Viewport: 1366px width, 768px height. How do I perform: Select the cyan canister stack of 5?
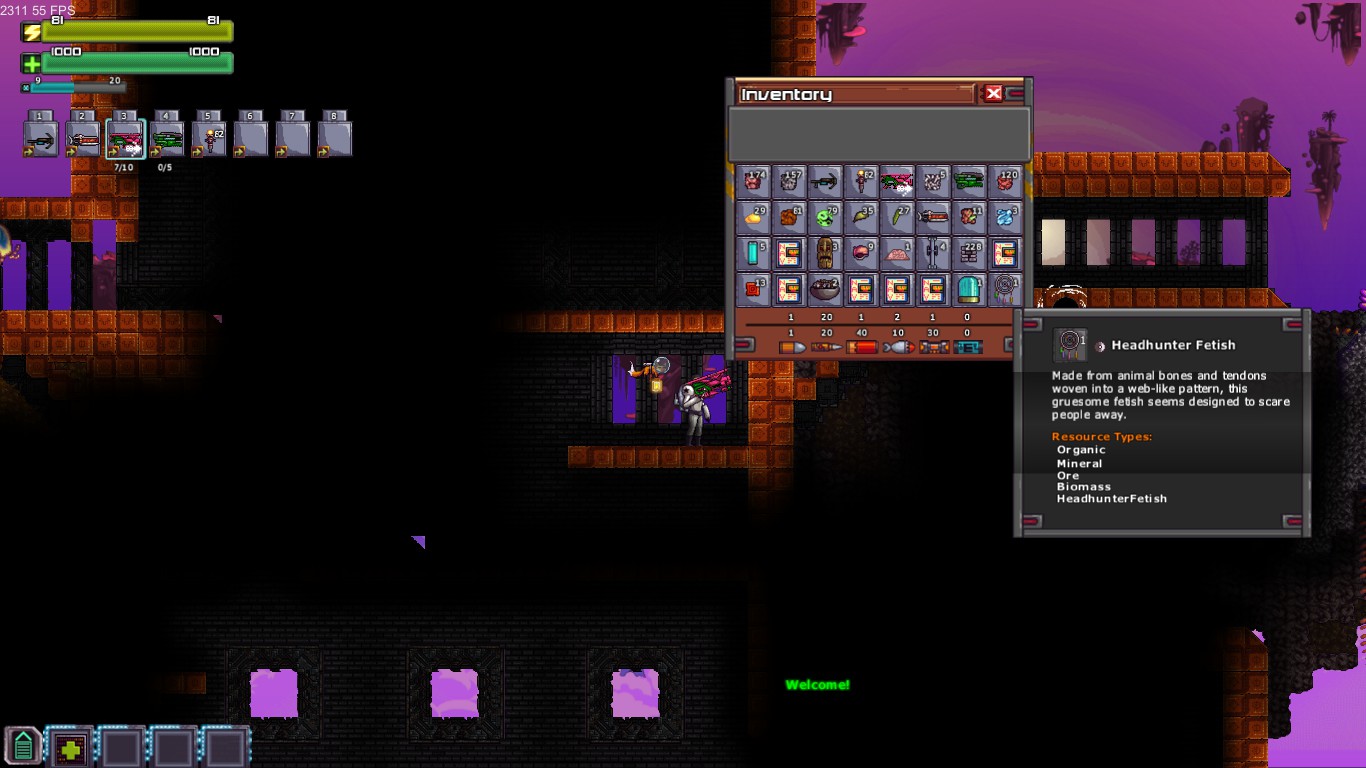753,254
